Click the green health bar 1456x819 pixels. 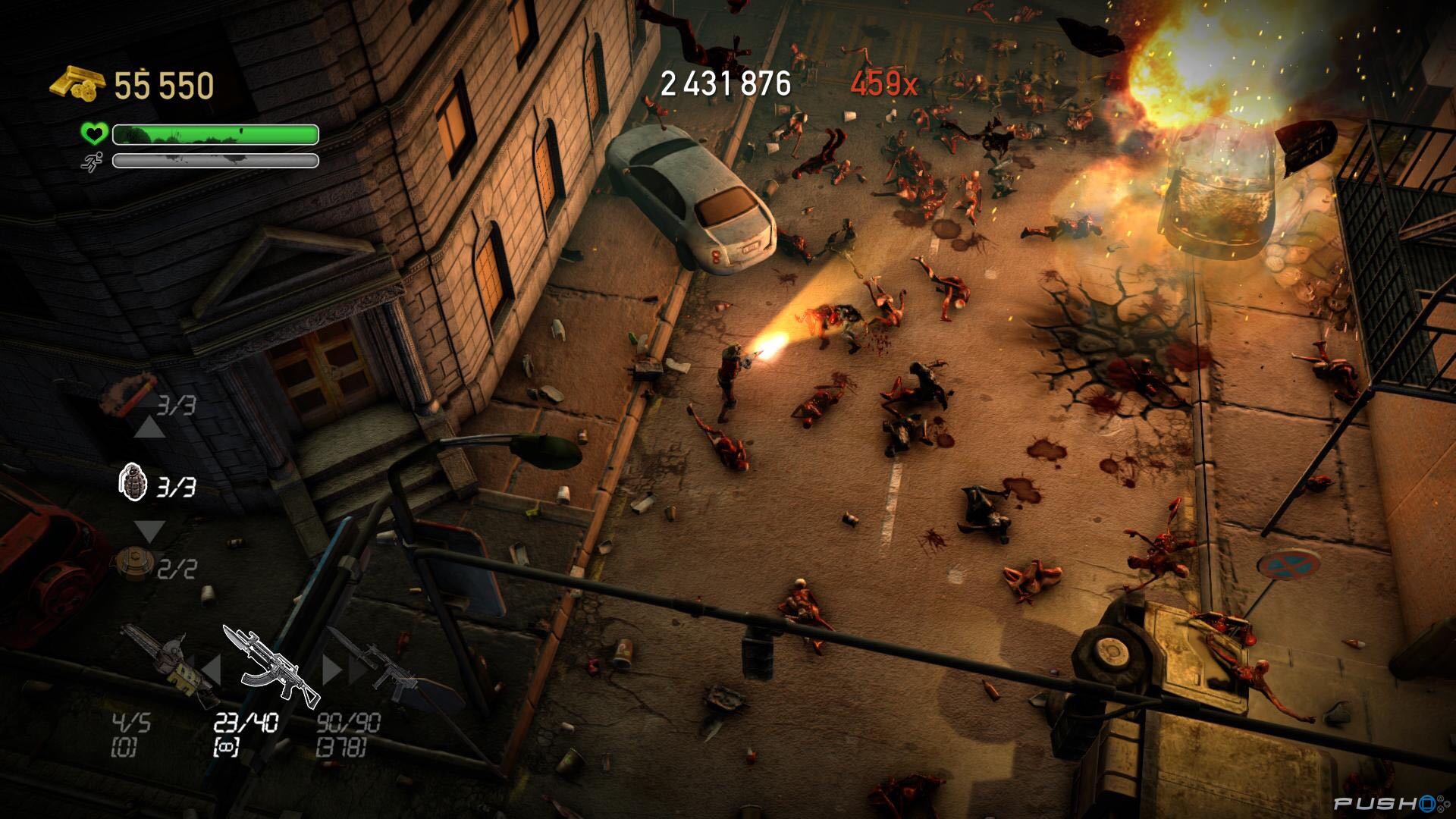coord(212,135)
